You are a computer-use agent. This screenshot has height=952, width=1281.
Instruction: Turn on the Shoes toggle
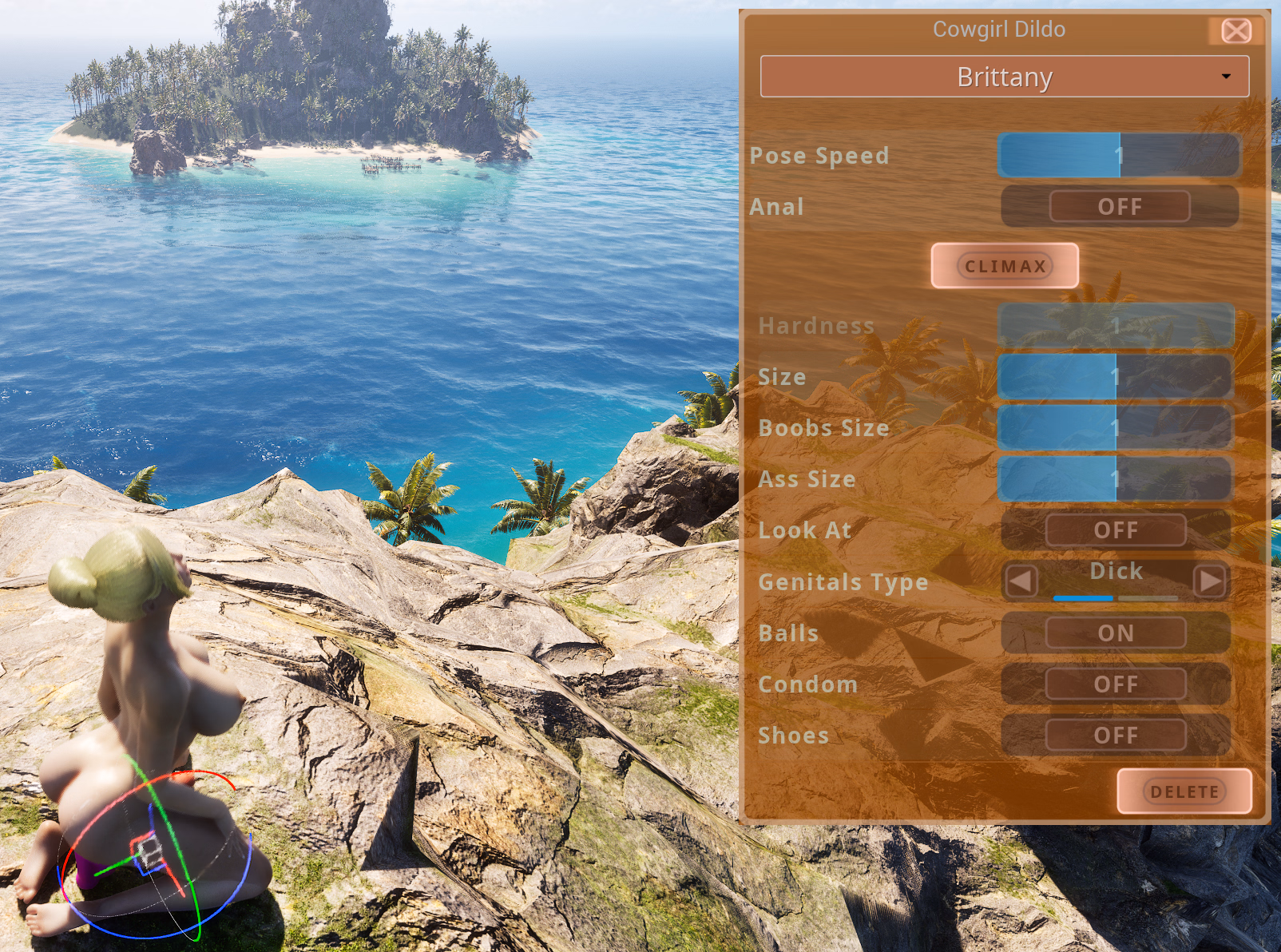[1115, 736]
